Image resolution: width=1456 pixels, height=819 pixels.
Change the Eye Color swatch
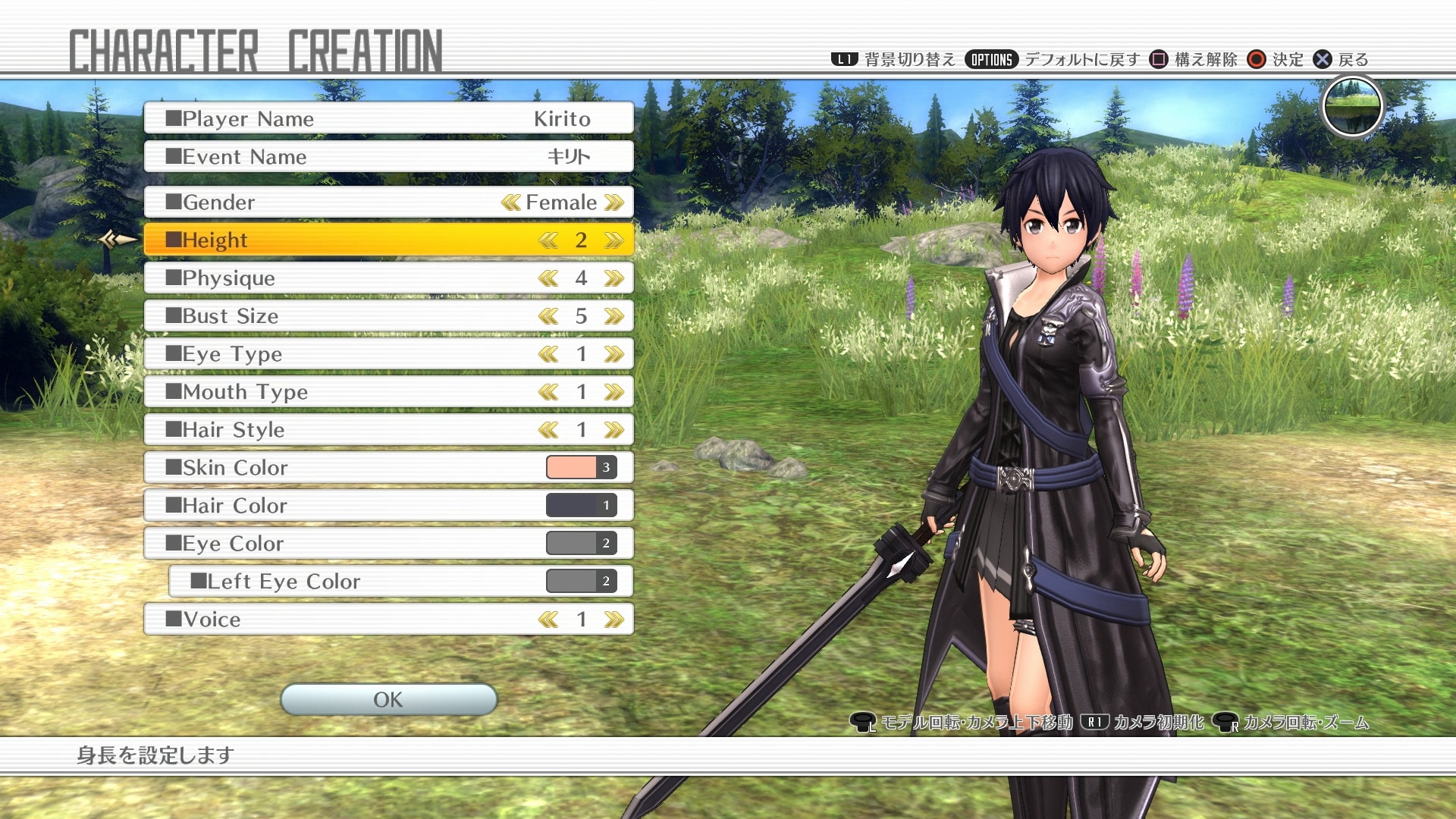[x=581, y=543]
